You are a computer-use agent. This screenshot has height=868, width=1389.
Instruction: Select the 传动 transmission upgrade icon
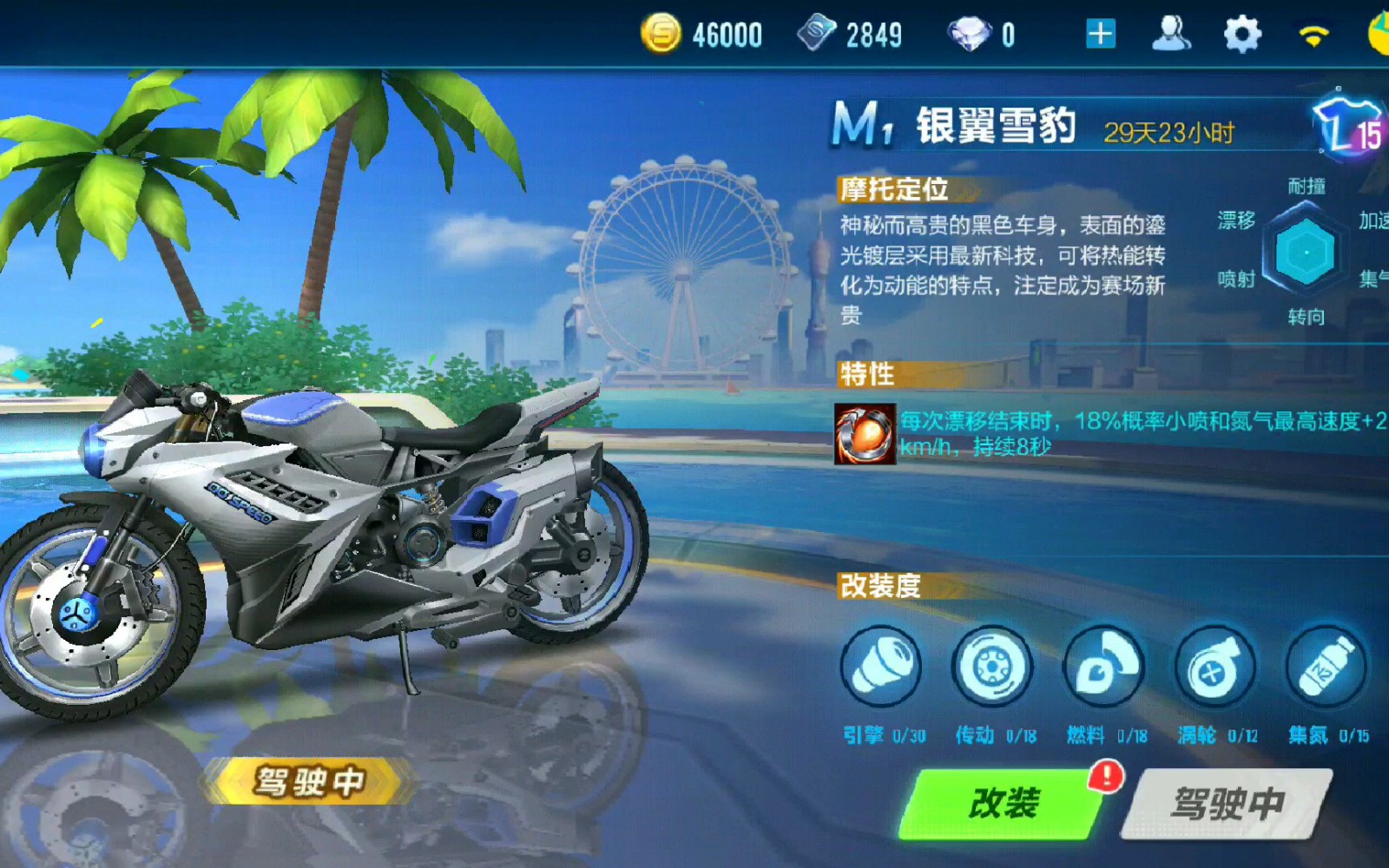point(992,666)
